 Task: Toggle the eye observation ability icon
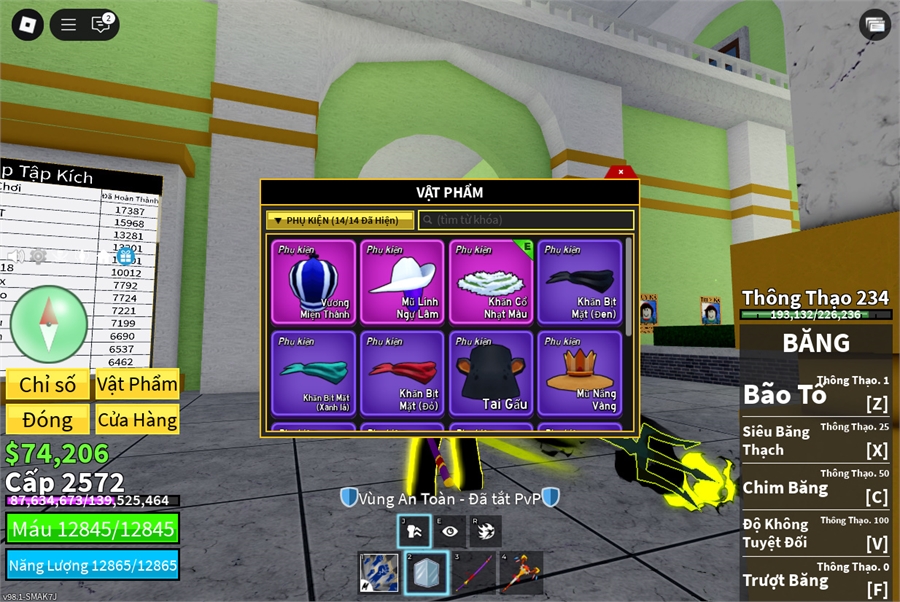click(450, 531)
